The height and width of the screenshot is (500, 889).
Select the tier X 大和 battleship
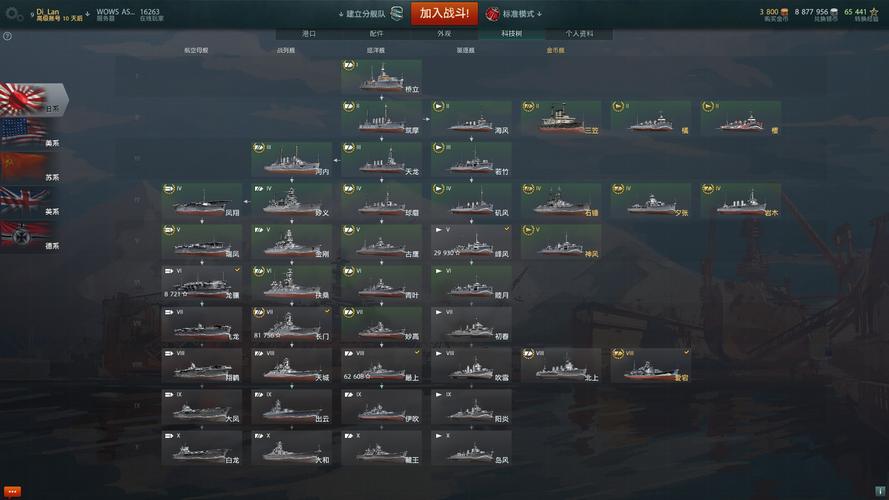[291, 448]
